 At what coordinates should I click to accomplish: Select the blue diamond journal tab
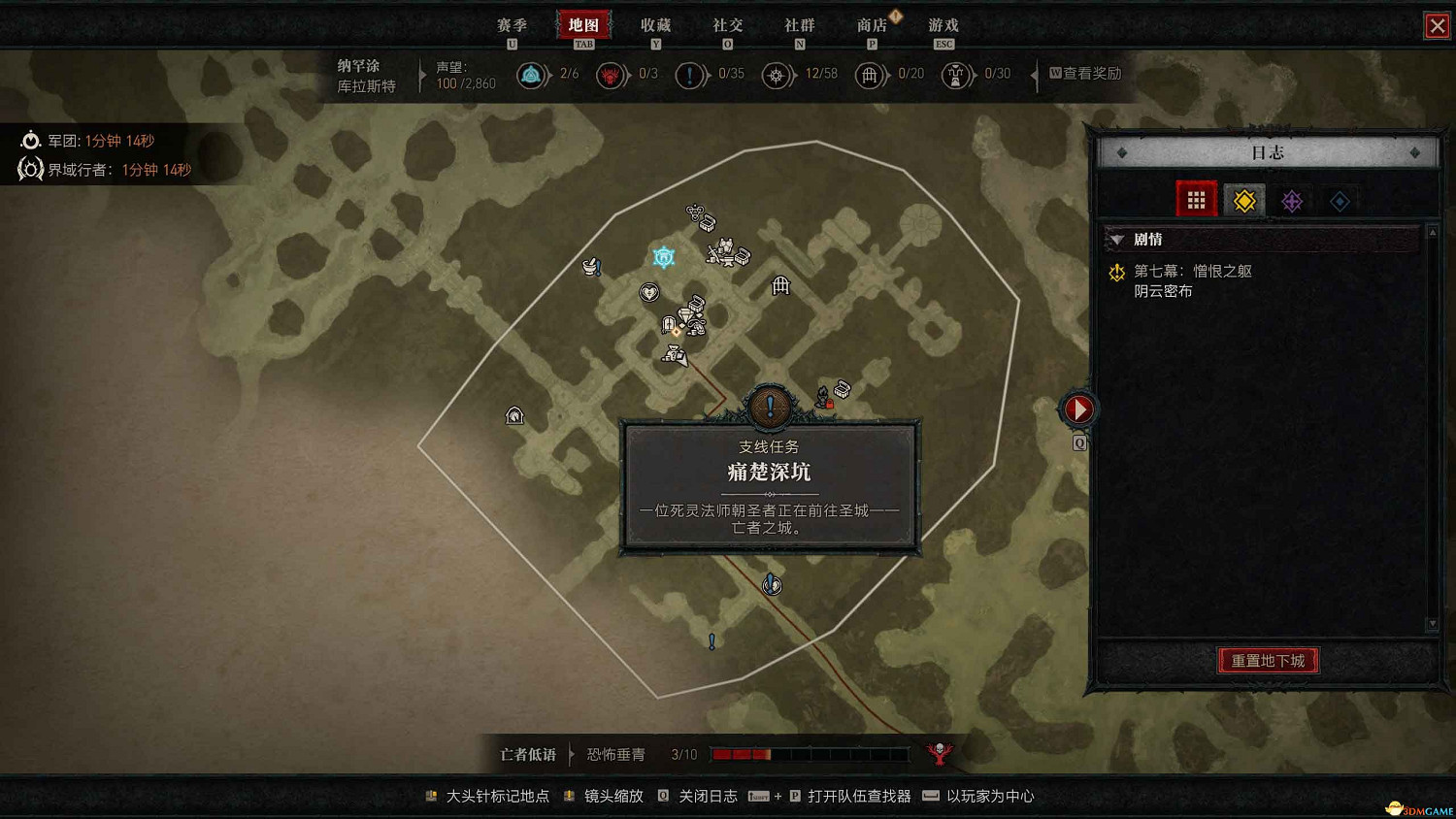(x=1340, y=200)
